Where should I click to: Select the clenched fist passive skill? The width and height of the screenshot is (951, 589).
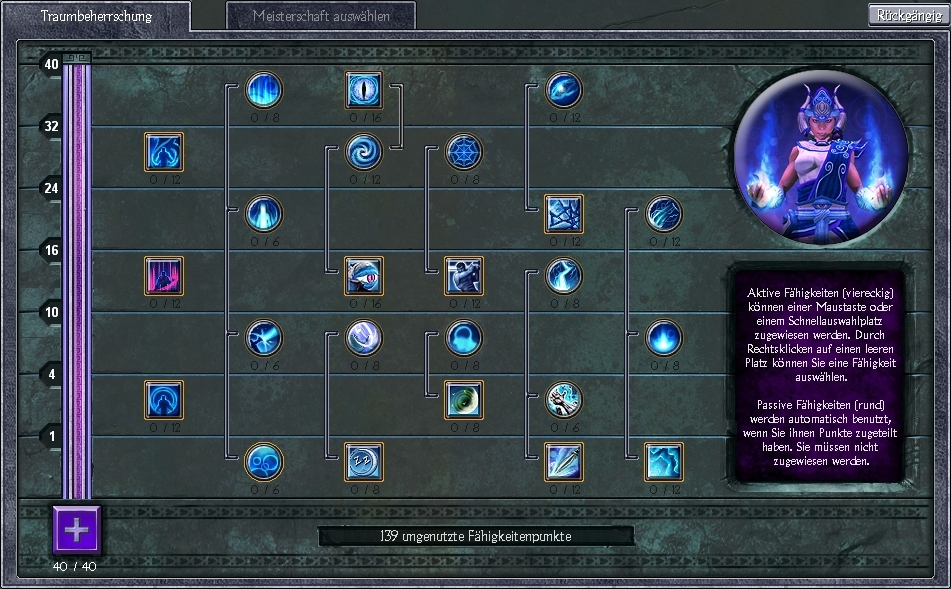point(564,399)
